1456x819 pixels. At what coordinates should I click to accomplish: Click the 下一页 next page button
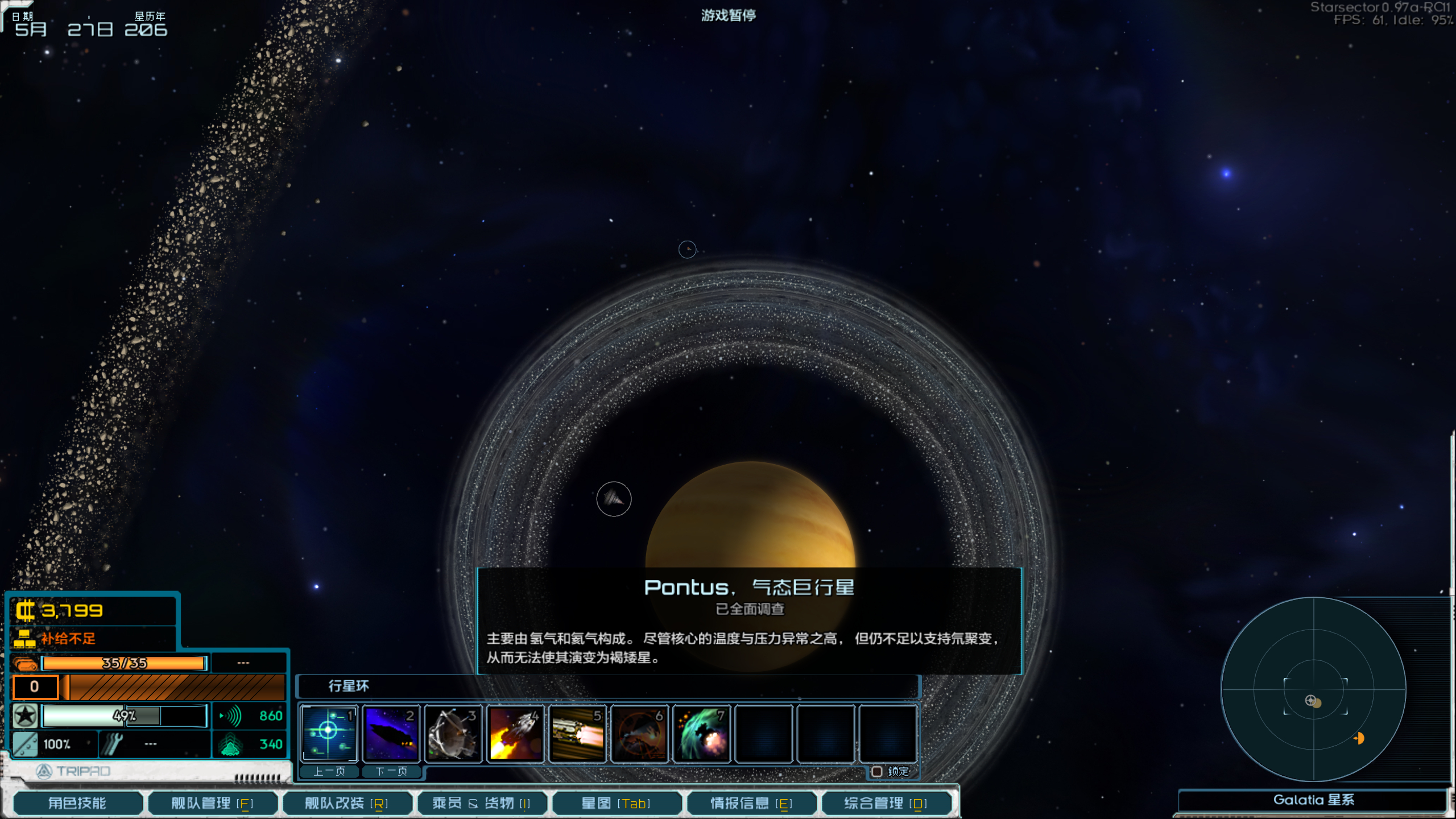(391, 772)
